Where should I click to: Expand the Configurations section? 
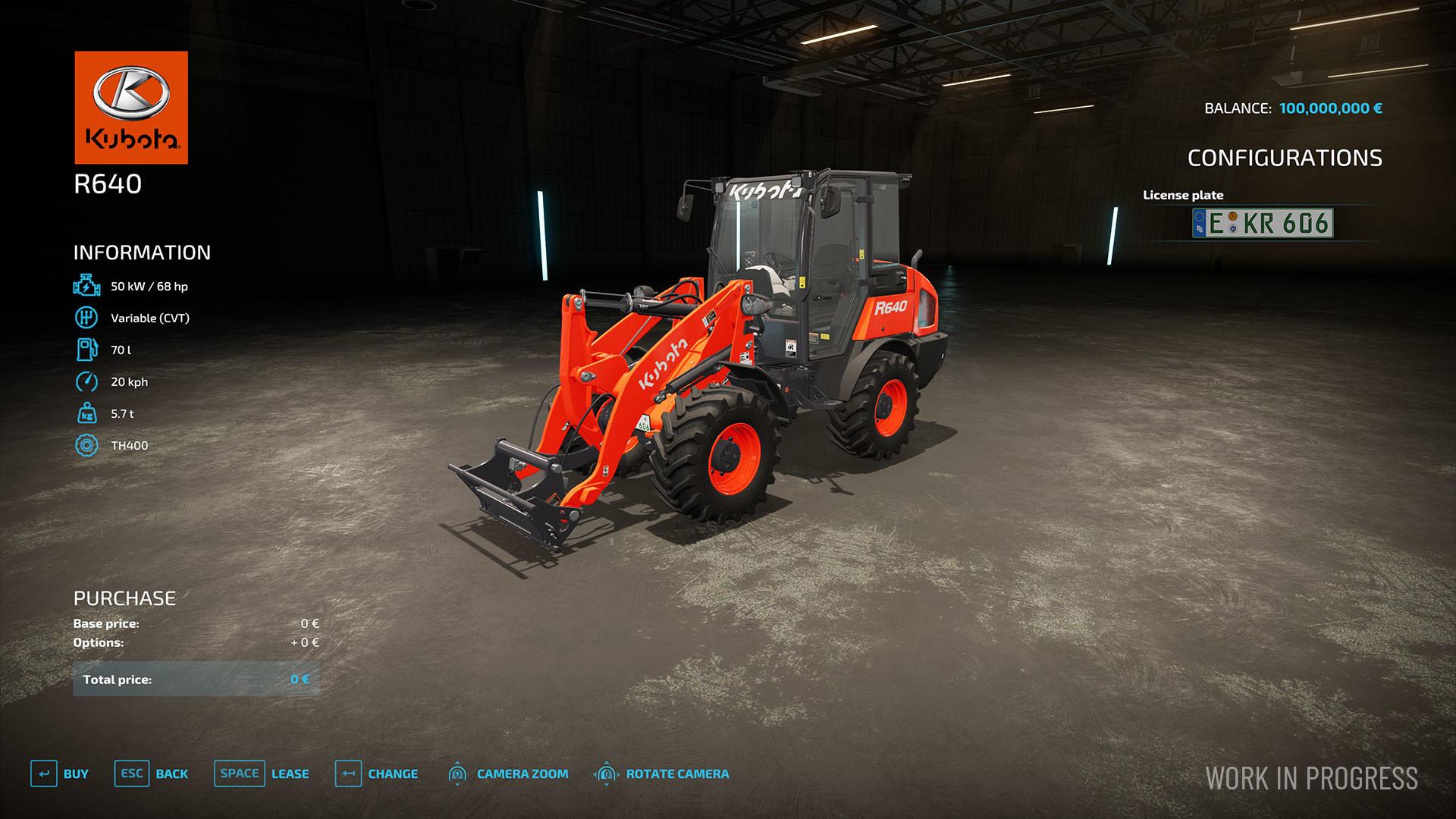pos(1287,158)
